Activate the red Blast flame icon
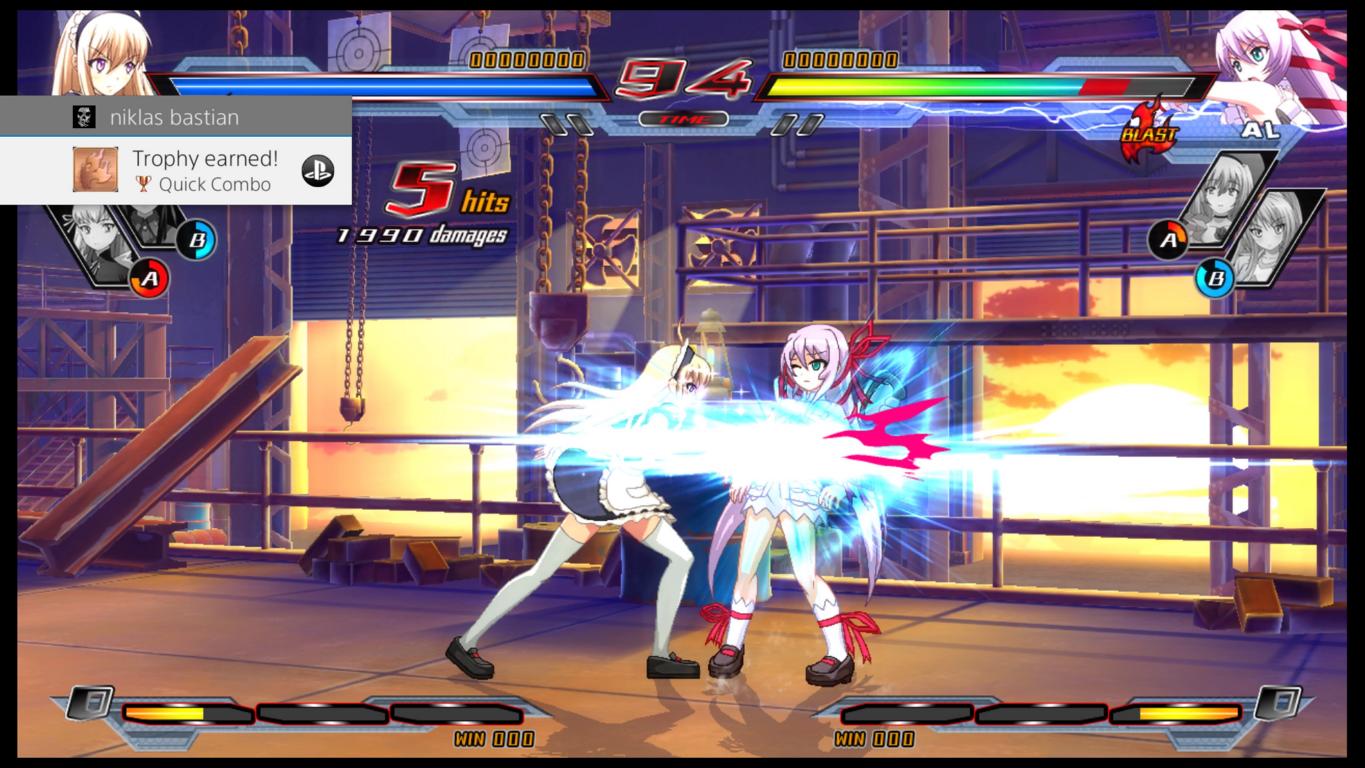The image size is (1365, 768). [x=1148, y=131]
